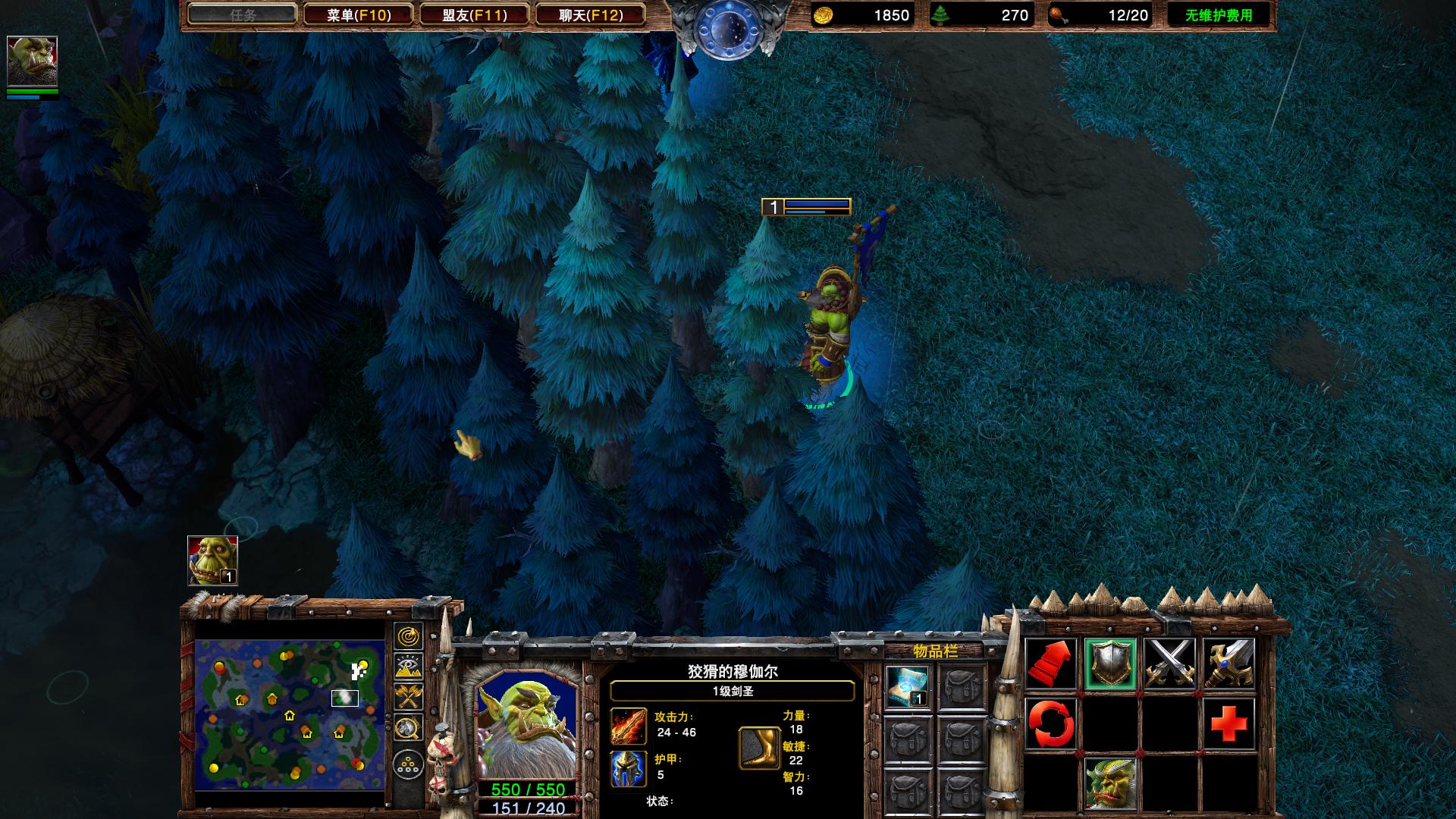This screenshot has width=1456, height=819.
Task: Click the Blademaster portrait in the unit panel
Action: [526, 723]
